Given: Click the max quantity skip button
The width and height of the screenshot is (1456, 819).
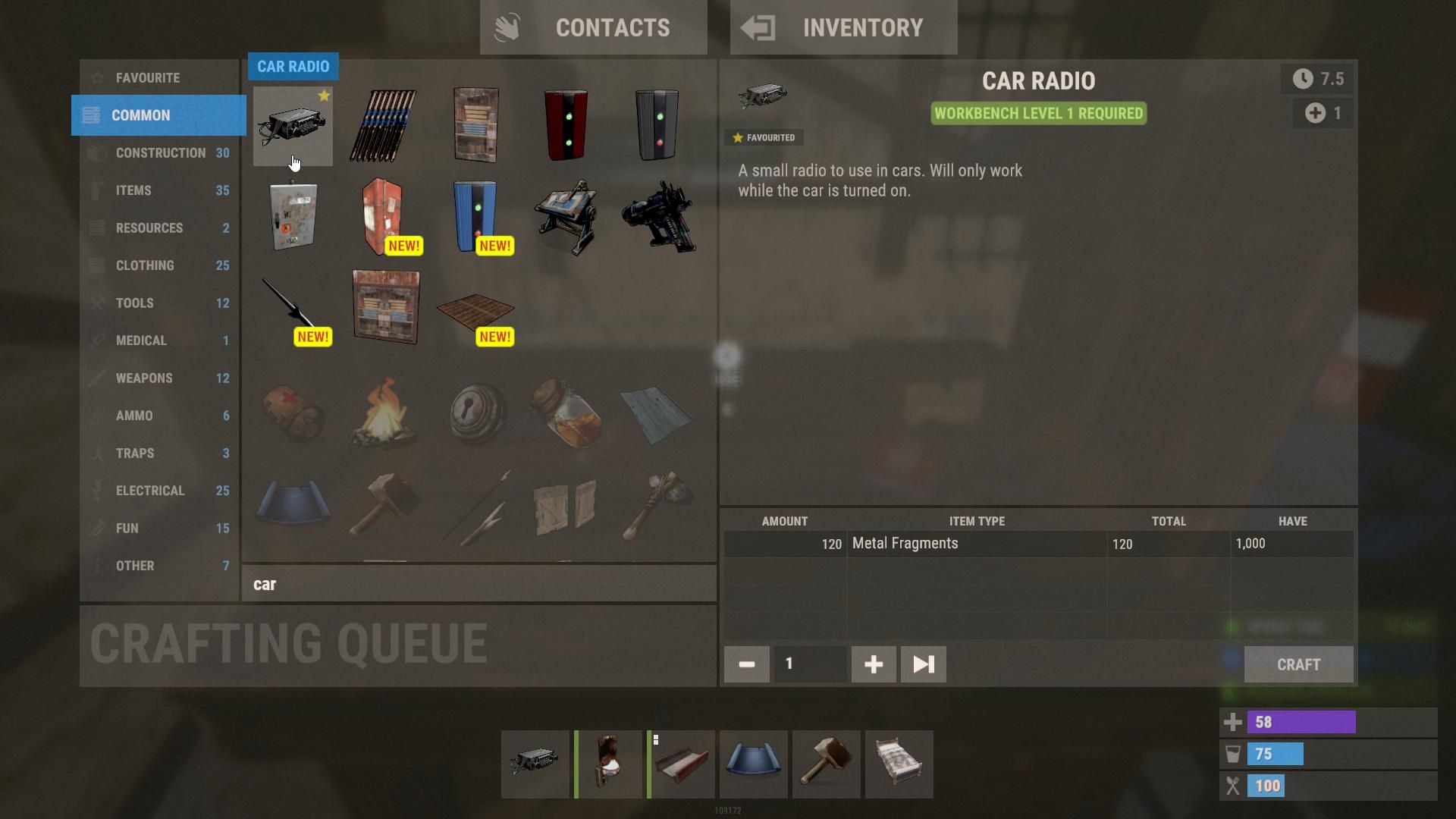Looking at the screenshot, I should 922,664.
